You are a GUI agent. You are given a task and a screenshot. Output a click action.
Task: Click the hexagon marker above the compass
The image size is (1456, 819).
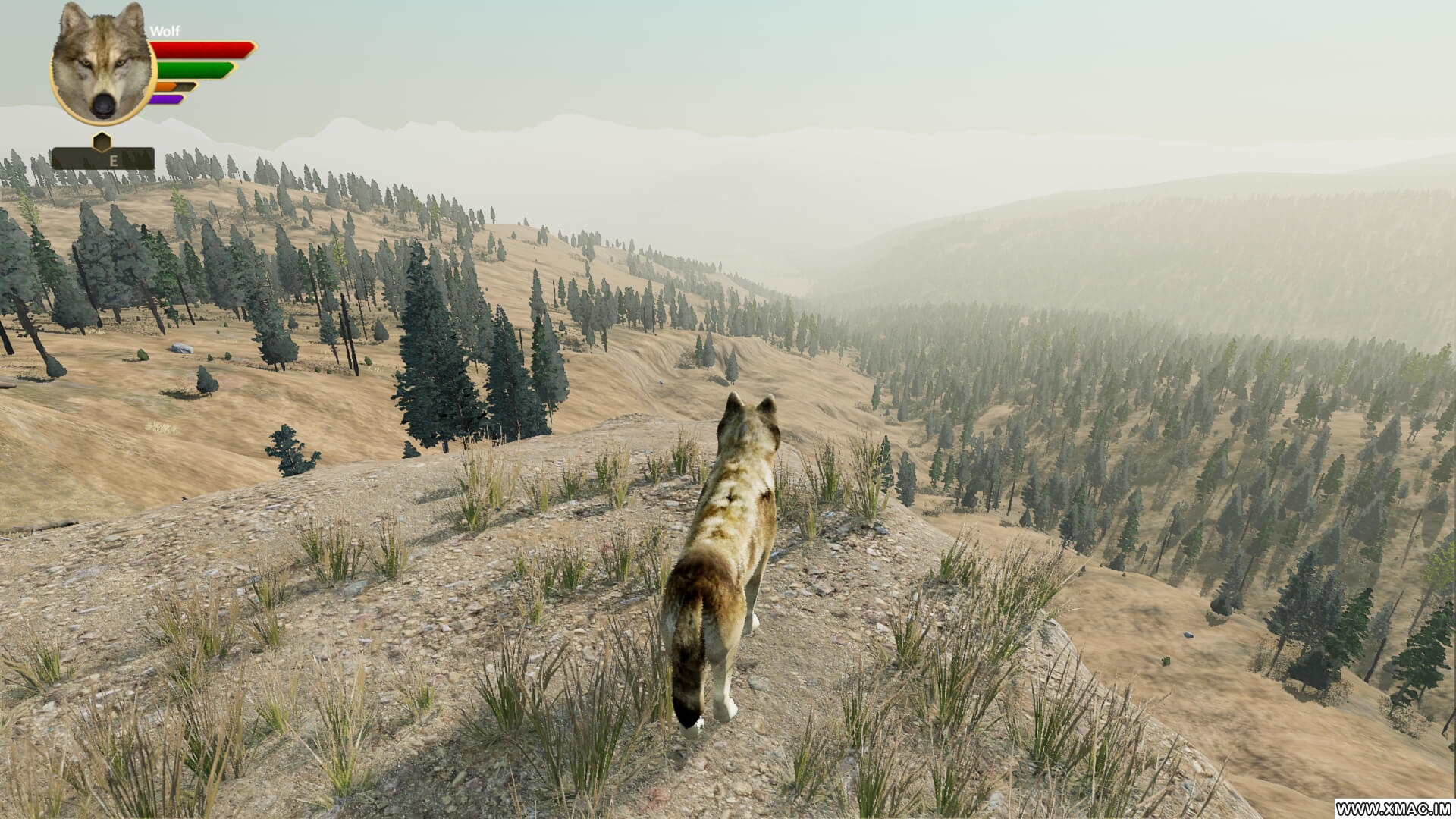102,141
